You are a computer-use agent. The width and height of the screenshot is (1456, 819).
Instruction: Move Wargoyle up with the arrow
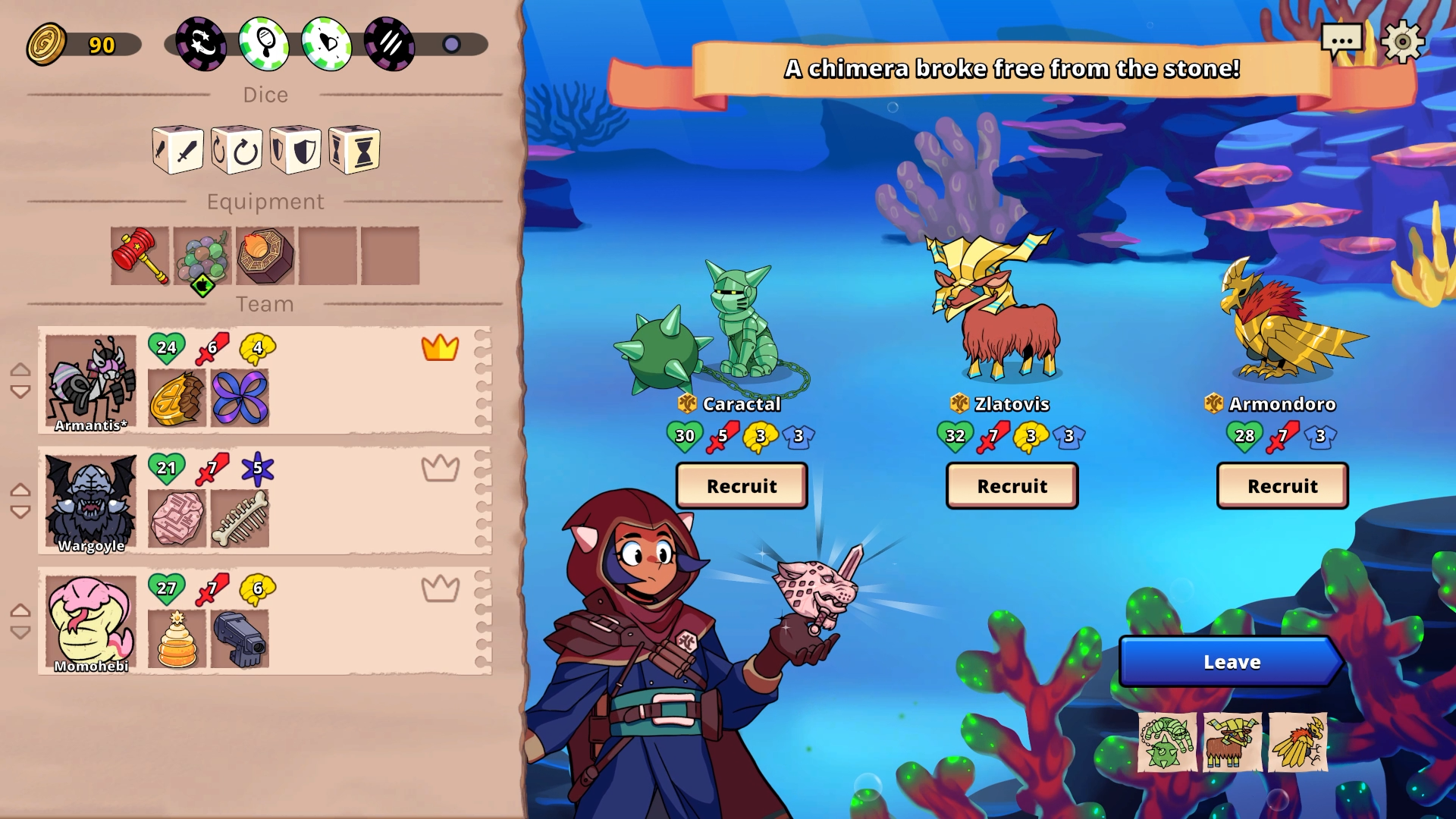[x=19, y=489]
